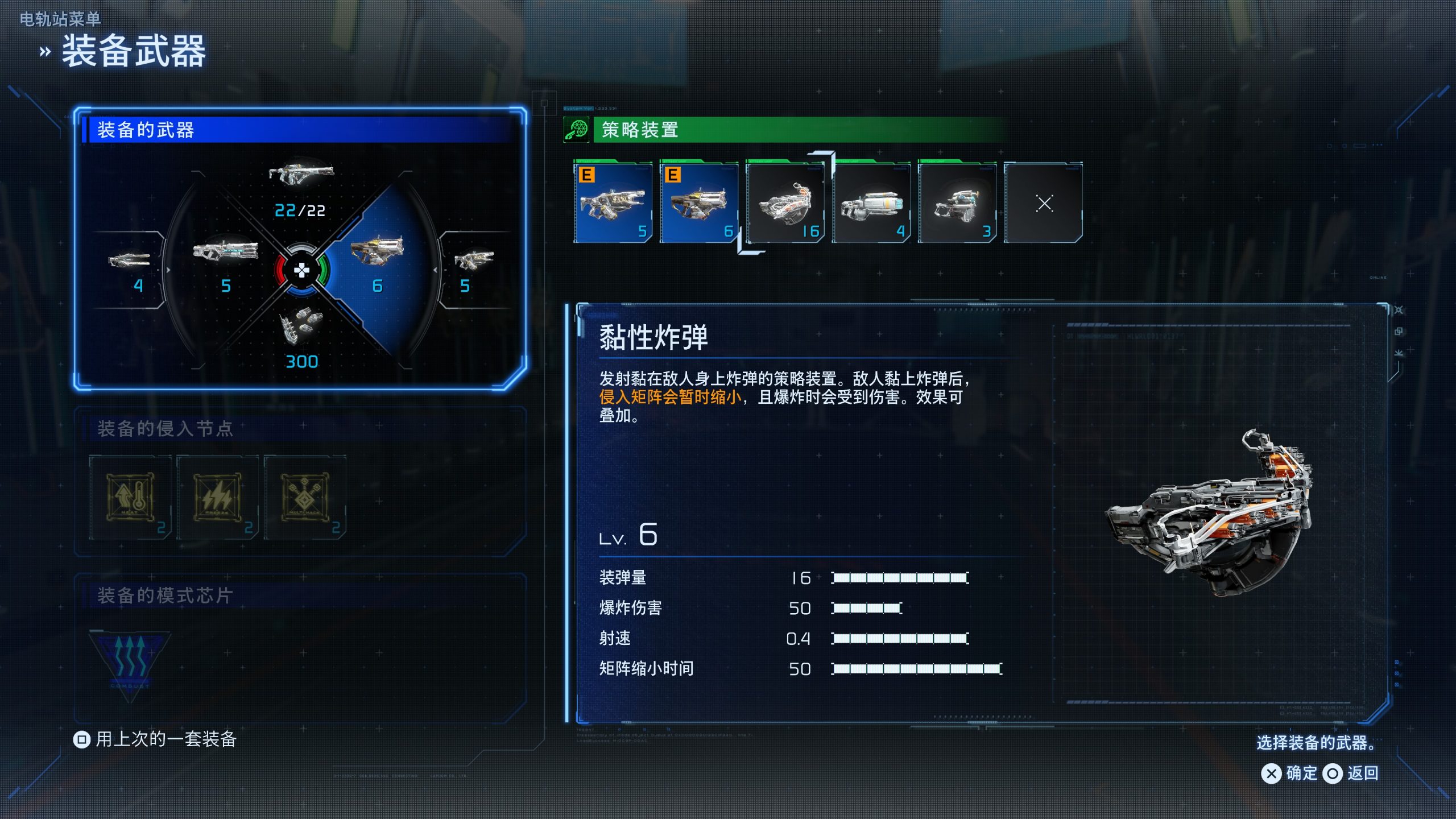Image resolution: width=1456 pixels, height=819 pixels.
Task: Open the HEAT hacking node slot
Action: 130,498
